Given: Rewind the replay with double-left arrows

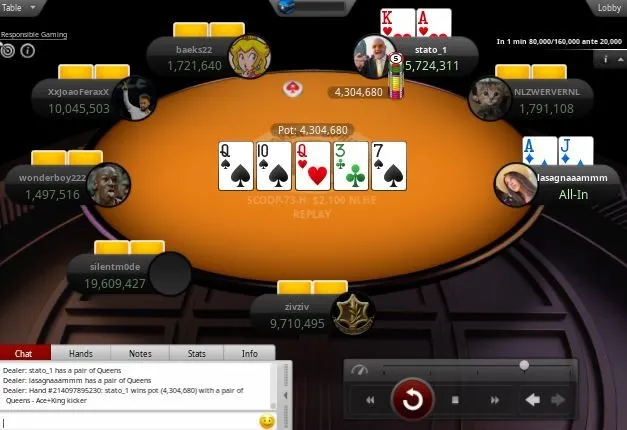Looking at the screenshot, I should [x=370, y=401].
